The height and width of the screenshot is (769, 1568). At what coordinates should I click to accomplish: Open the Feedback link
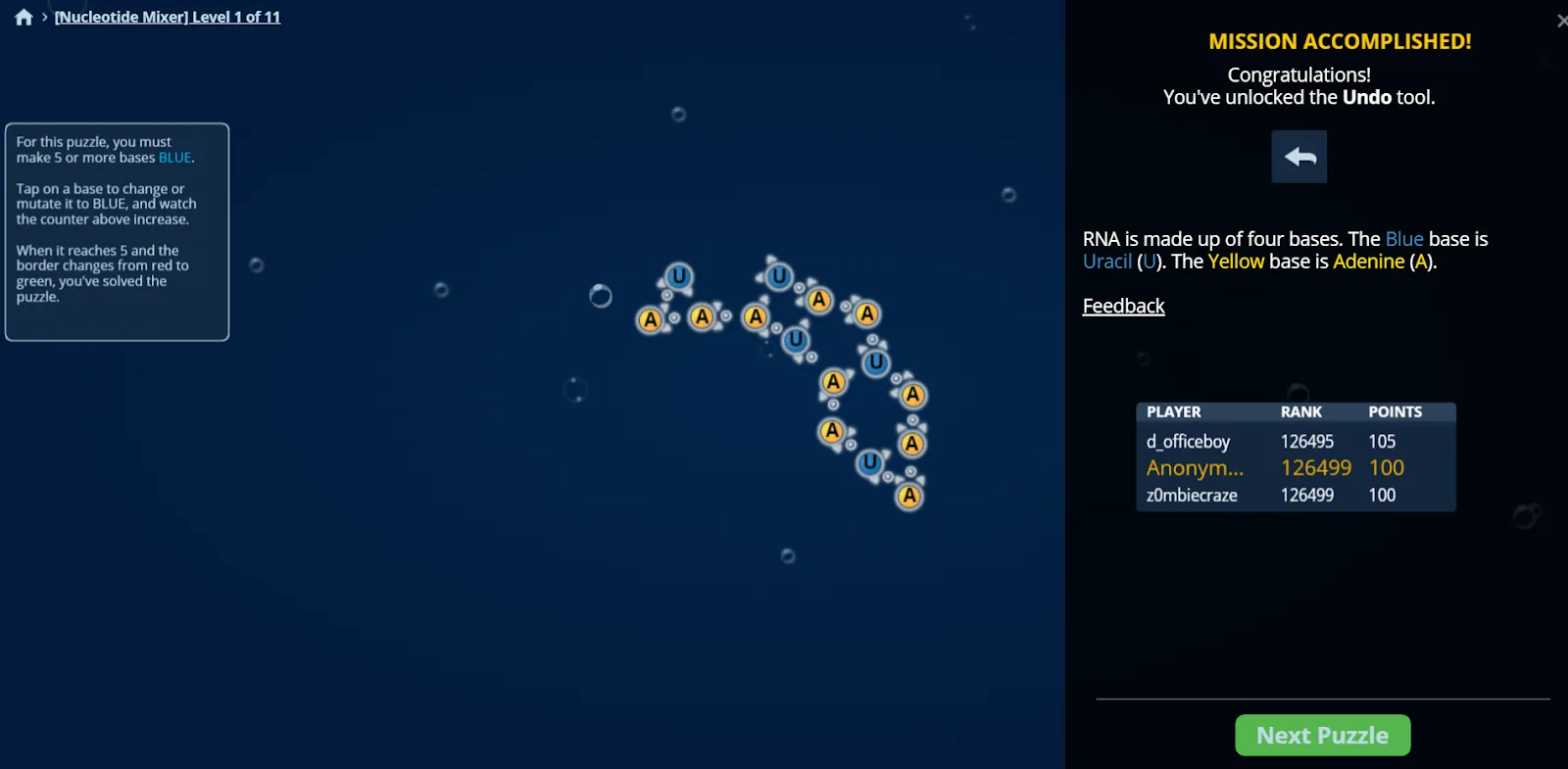tap(1123, 307)
